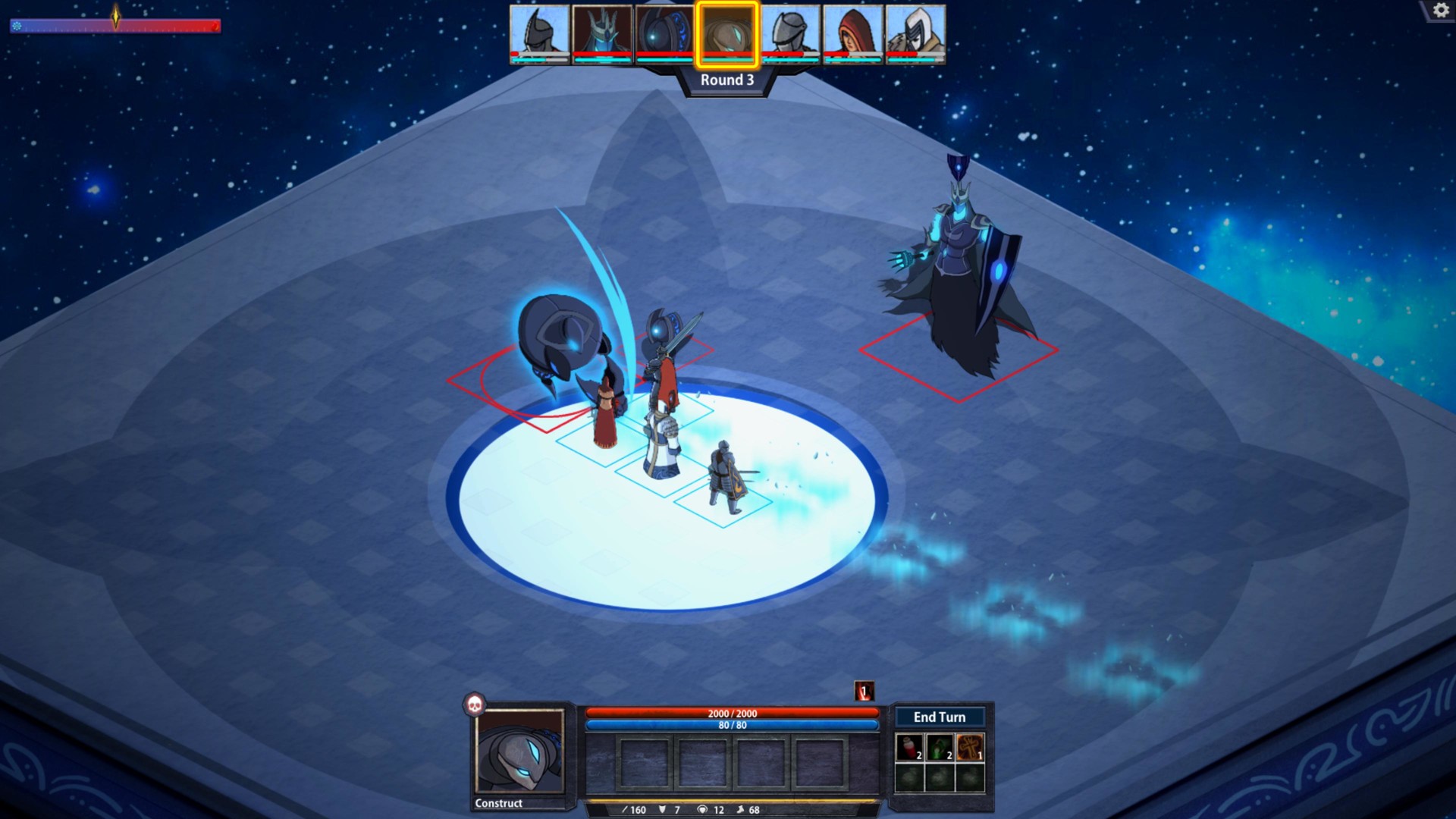The width and height of the screenshot is (1456, 819).
Task: Select the red-hooded character turn portrait
Action: click(852, 32)
